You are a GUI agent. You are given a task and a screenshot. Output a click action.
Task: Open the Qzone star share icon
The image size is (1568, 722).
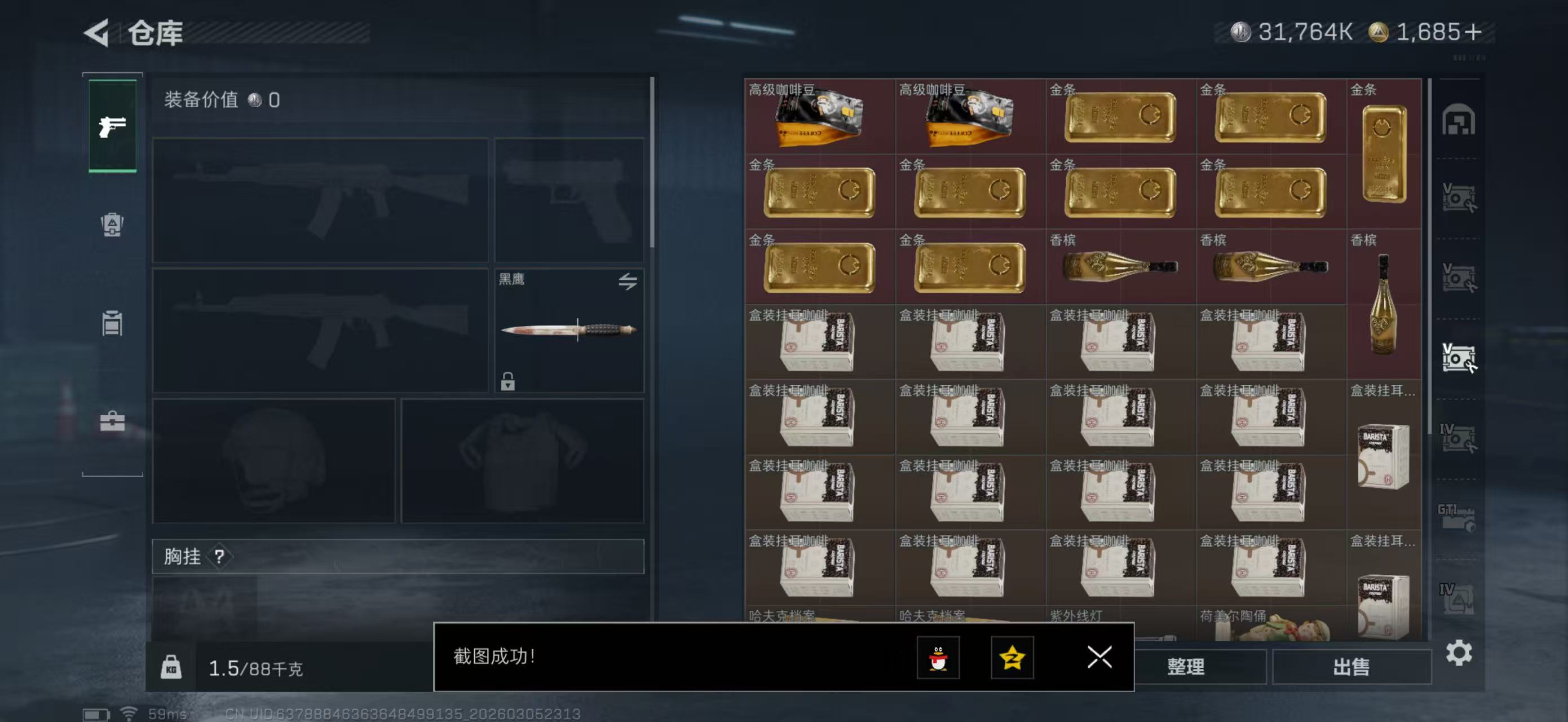1012,658
